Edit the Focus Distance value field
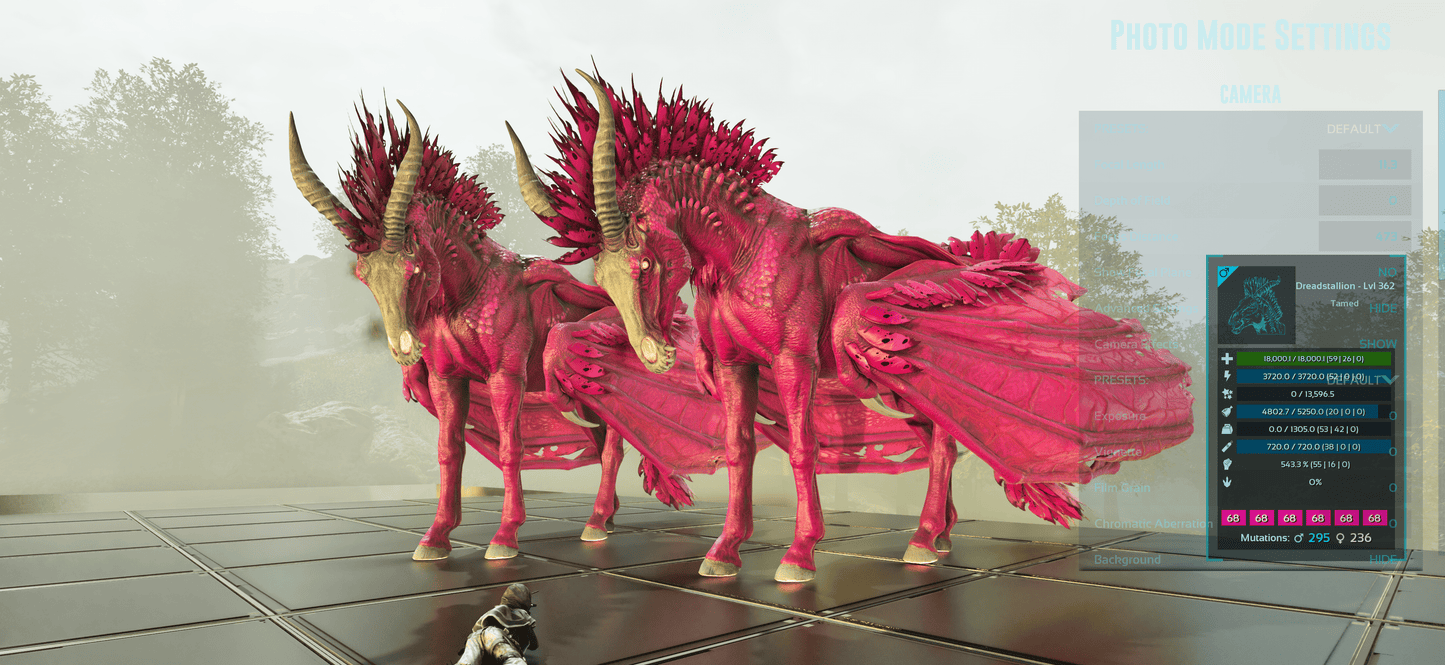Image resolution: width=1445 pixels, height=665 pixels. [1364, 237]
